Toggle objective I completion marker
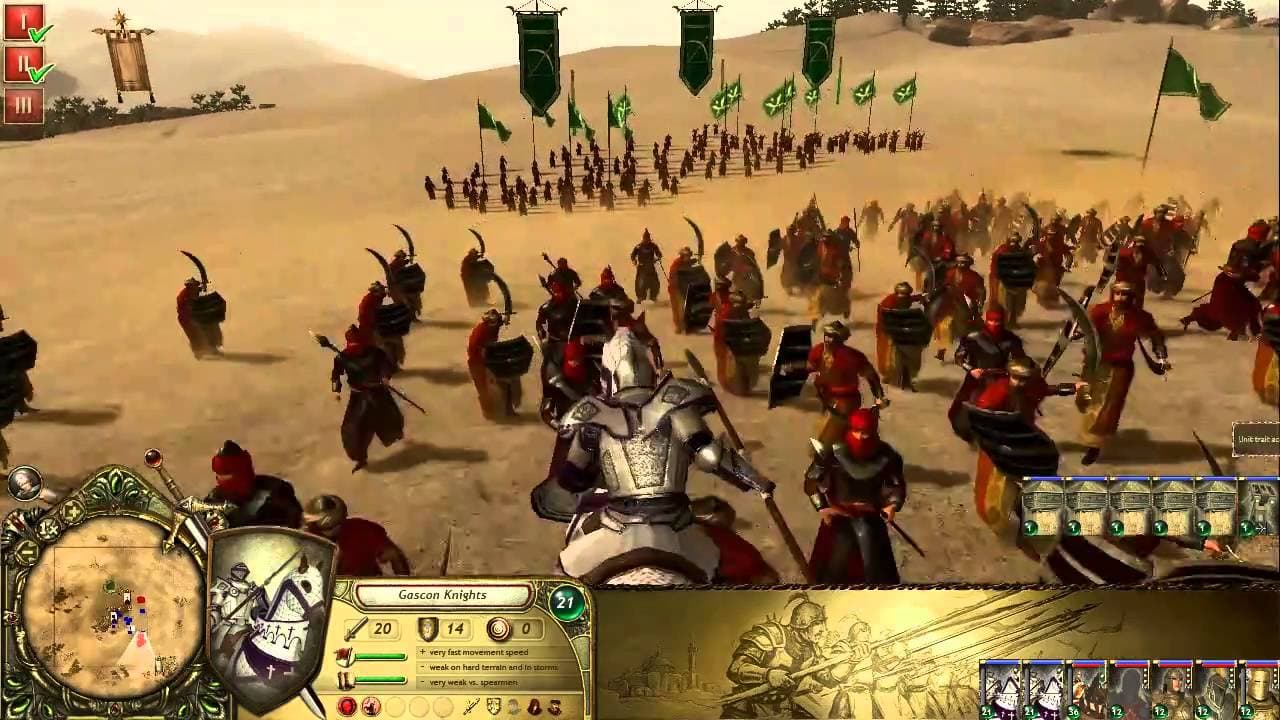Screen dimensions: 1280x720 23,21
